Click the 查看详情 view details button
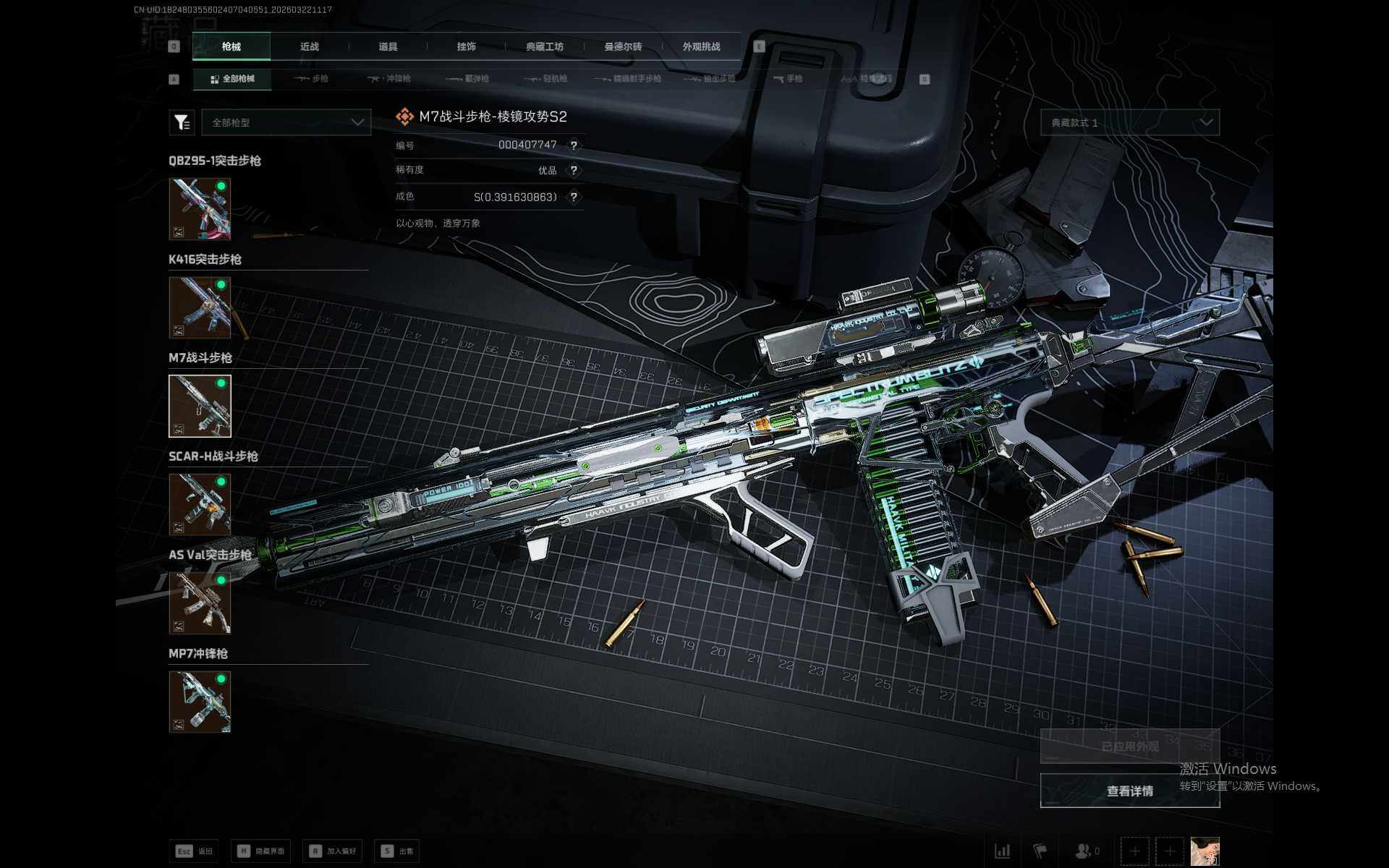Viewport: 1389px width, 868px height. click(1129, 791)
